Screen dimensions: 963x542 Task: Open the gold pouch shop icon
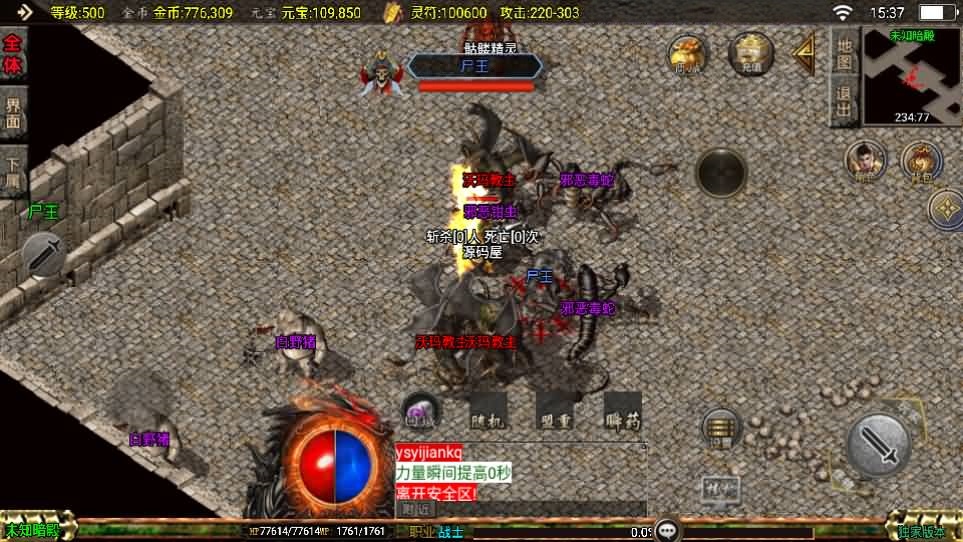click(x=688, y=55)
